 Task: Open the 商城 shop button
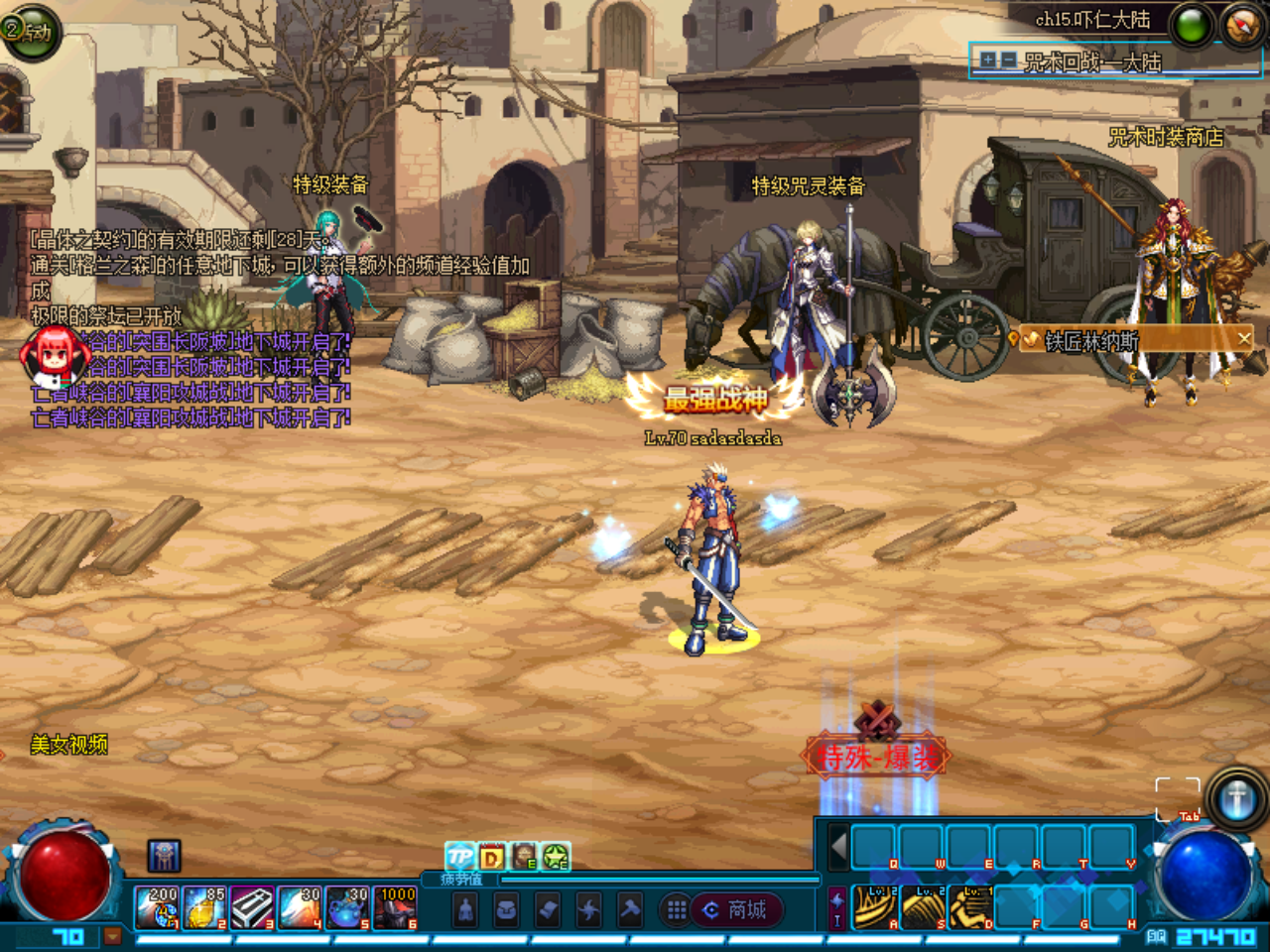pyautogui.click(x=736, y=909)
